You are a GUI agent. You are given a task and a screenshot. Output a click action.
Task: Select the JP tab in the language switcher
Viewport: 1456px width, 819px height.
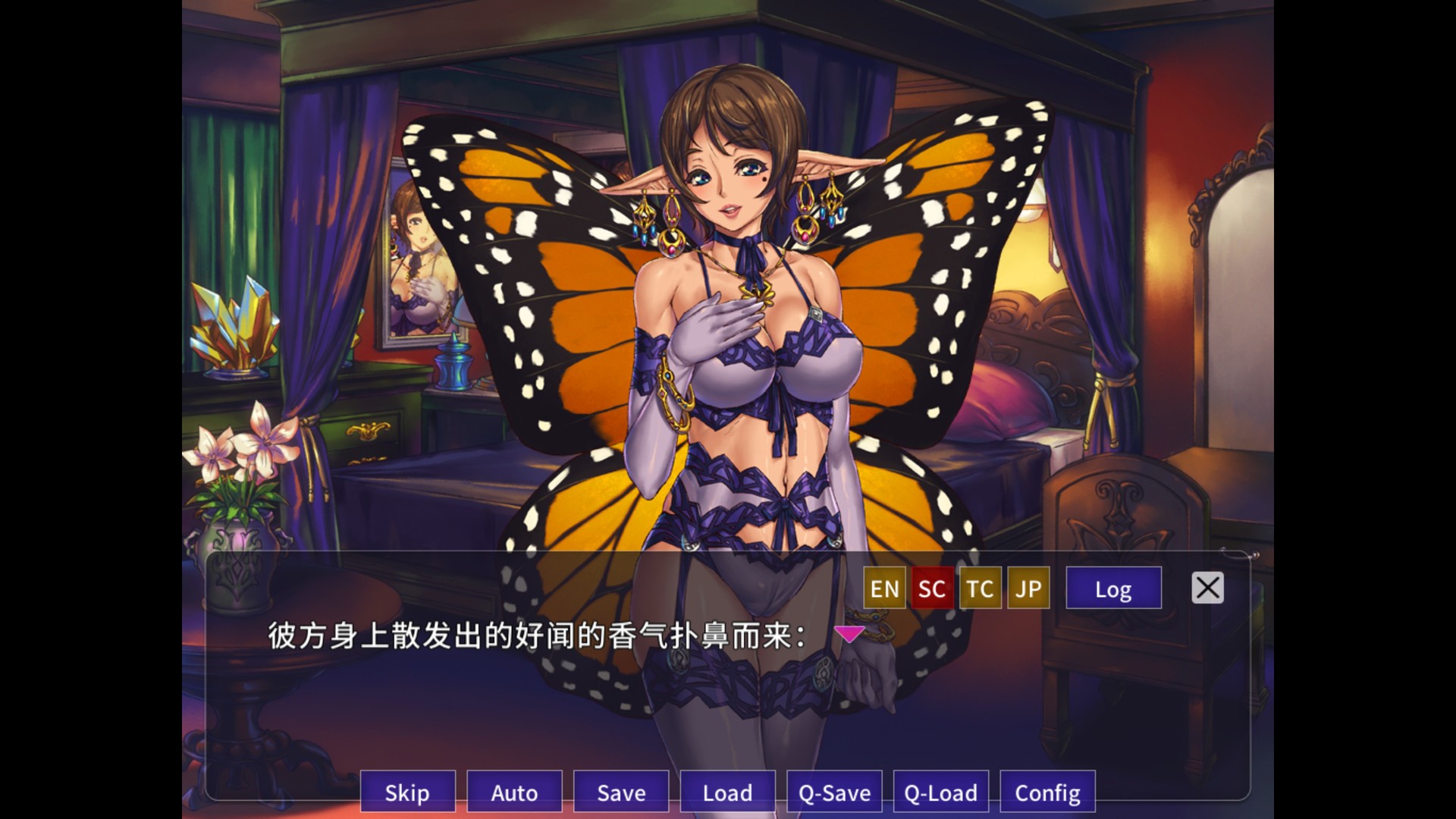click(x=1028, y=588)
